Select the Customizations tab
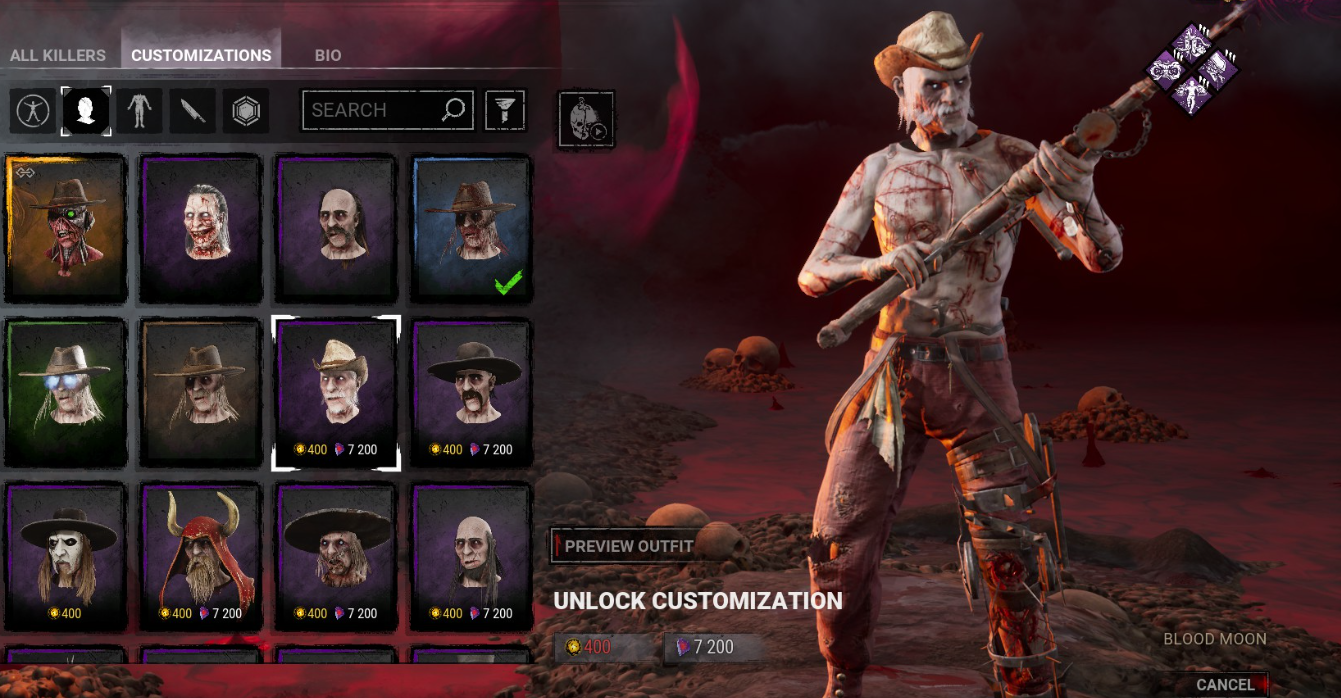The height and width of the screenshot is (698, 1341). point(201,56)
